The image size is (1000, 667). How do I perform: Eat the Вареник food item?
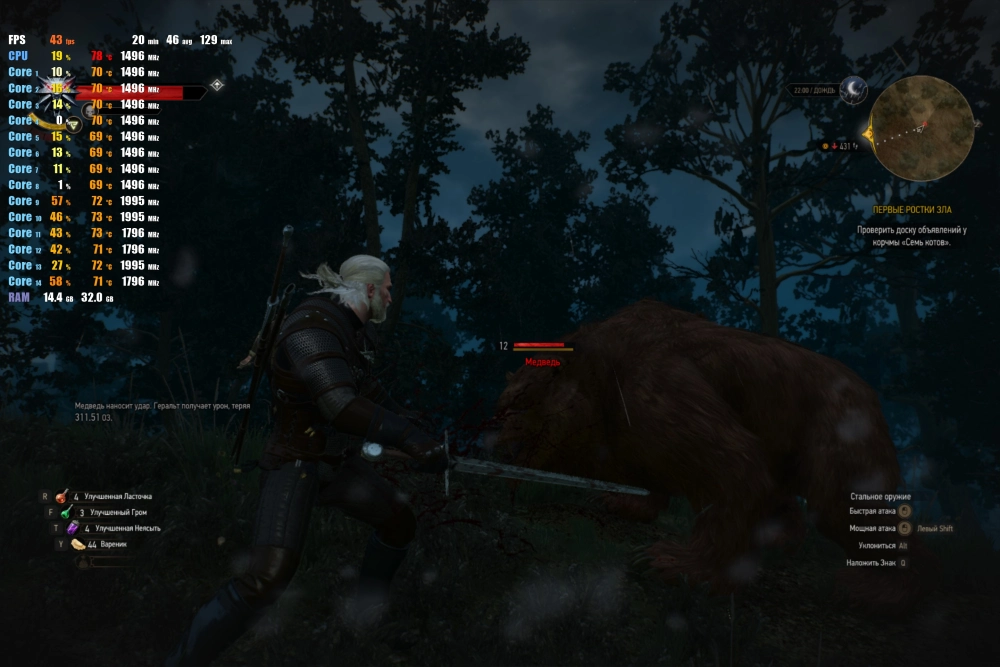tap(78, 544)
